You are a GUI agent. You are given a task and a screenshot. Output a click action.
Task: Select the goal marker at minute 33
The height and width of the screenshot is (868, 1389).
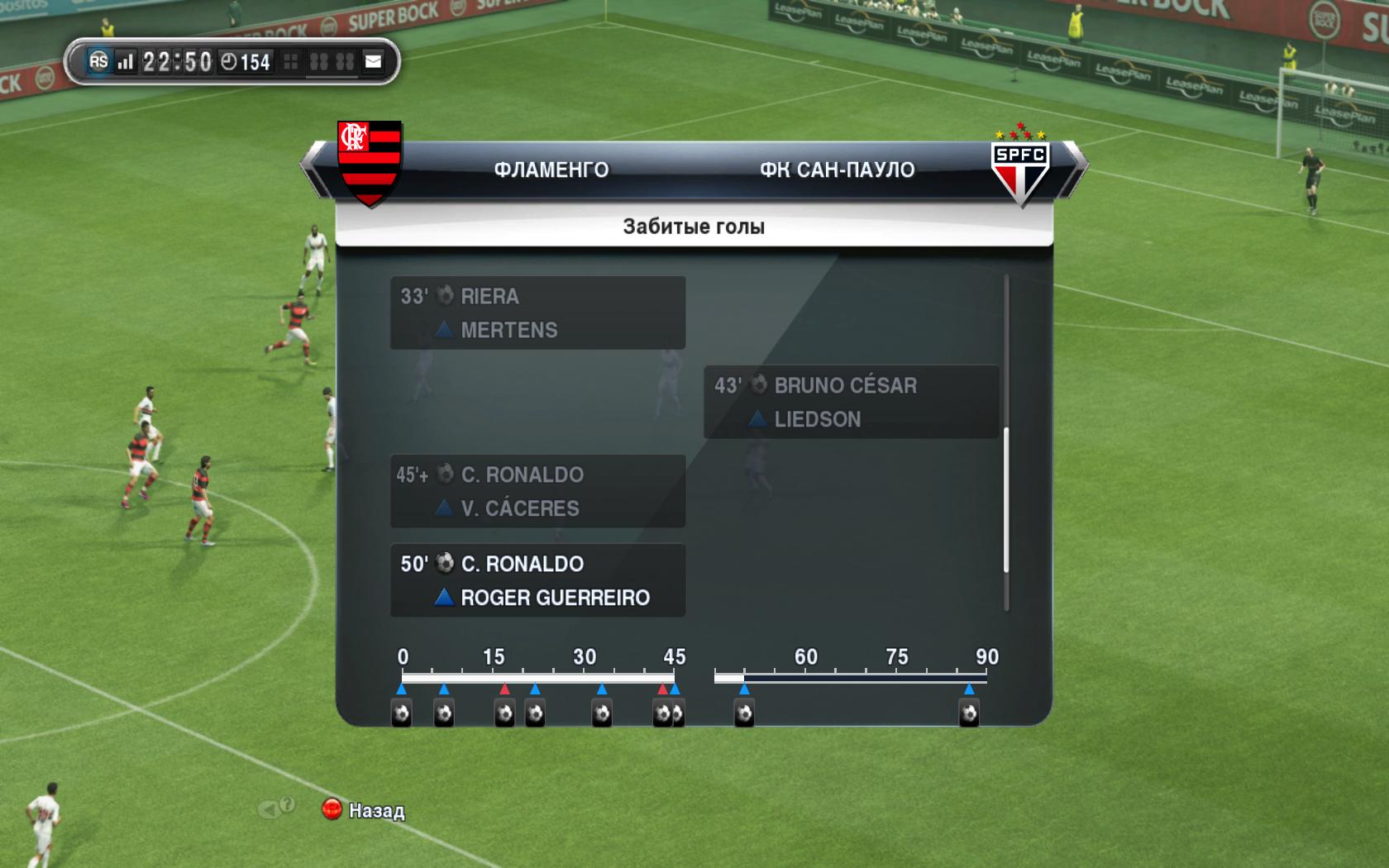[602, 713]
